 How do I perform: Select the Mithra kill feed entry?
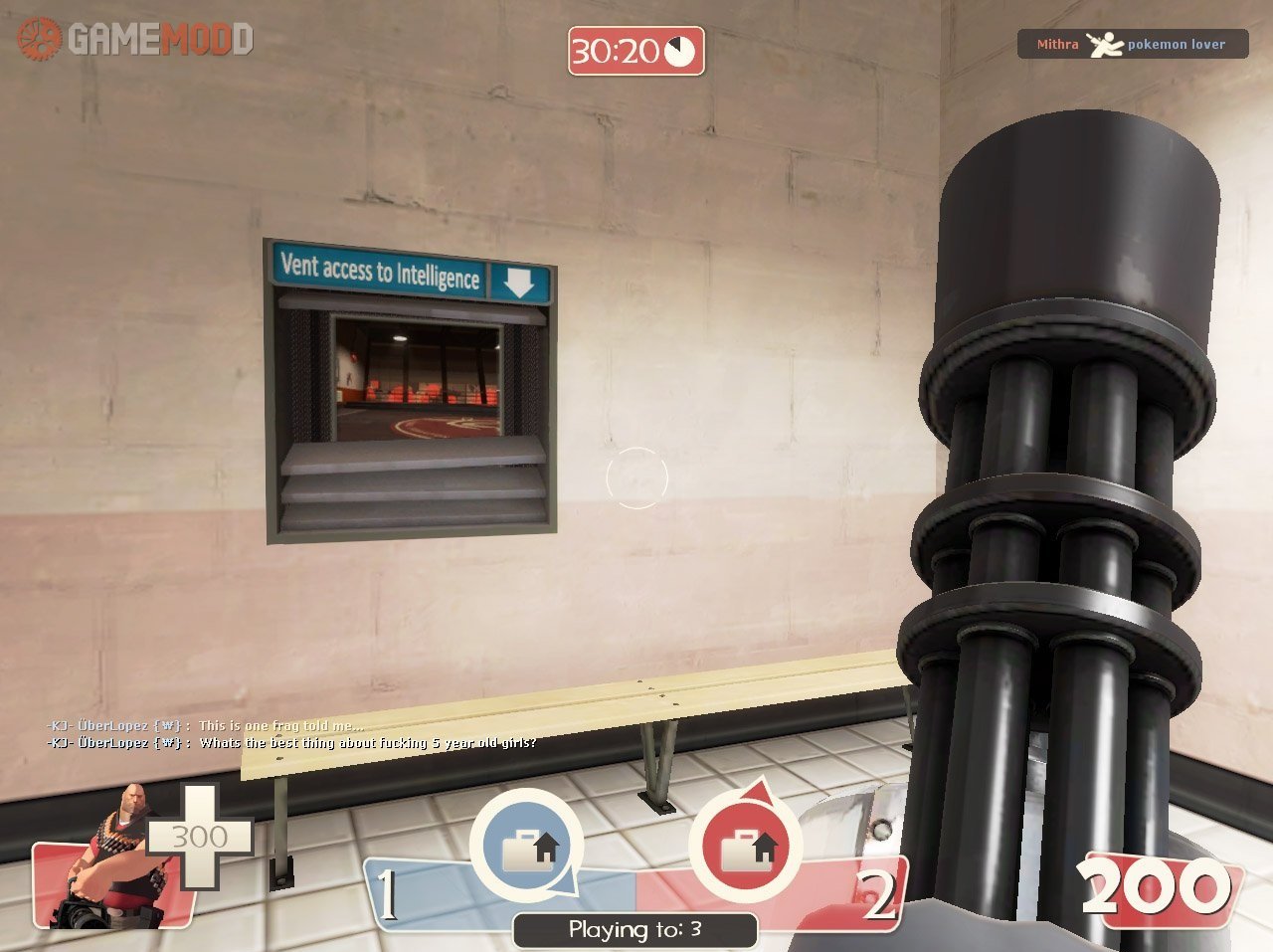1132,45
